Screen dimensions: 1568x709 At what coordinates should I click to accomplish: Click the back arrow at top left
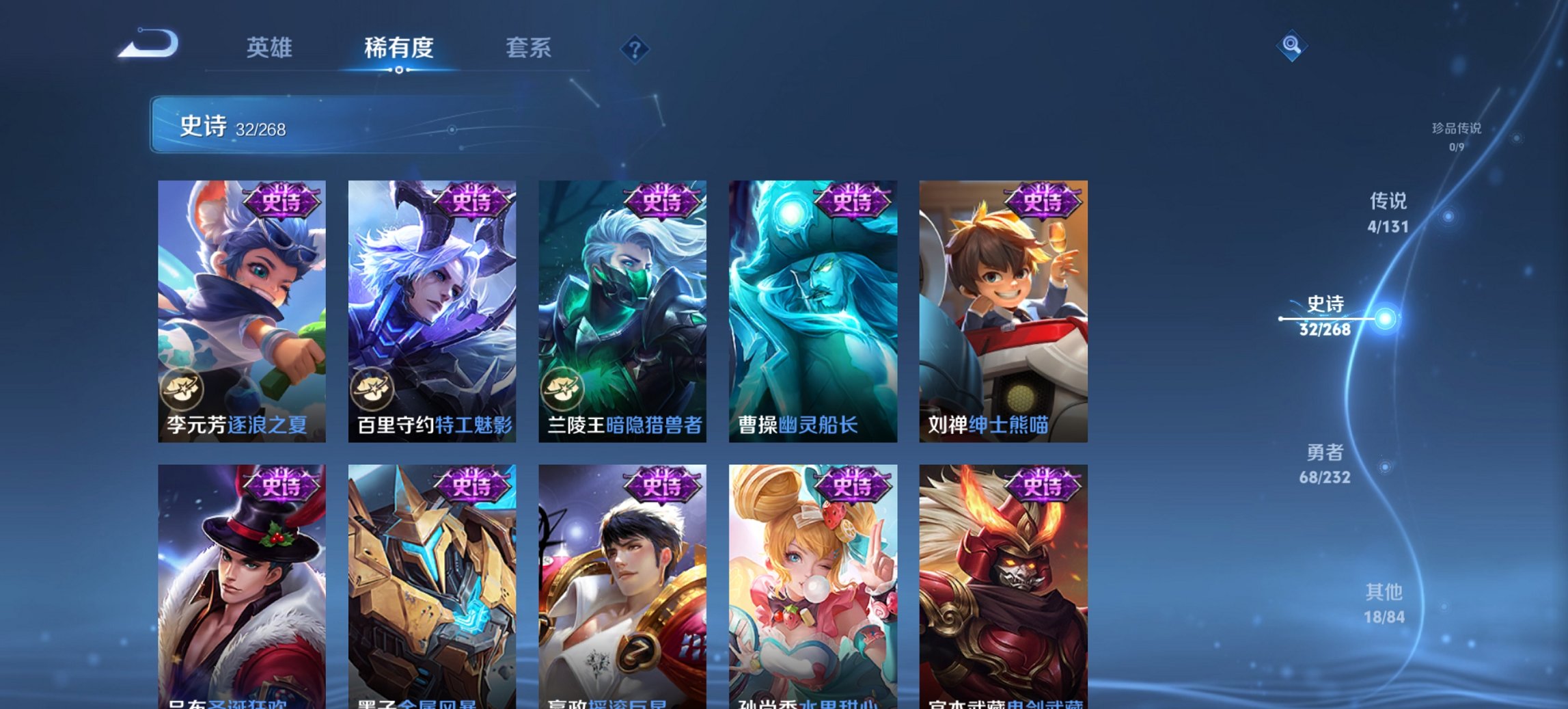click(x=147, y=42)
